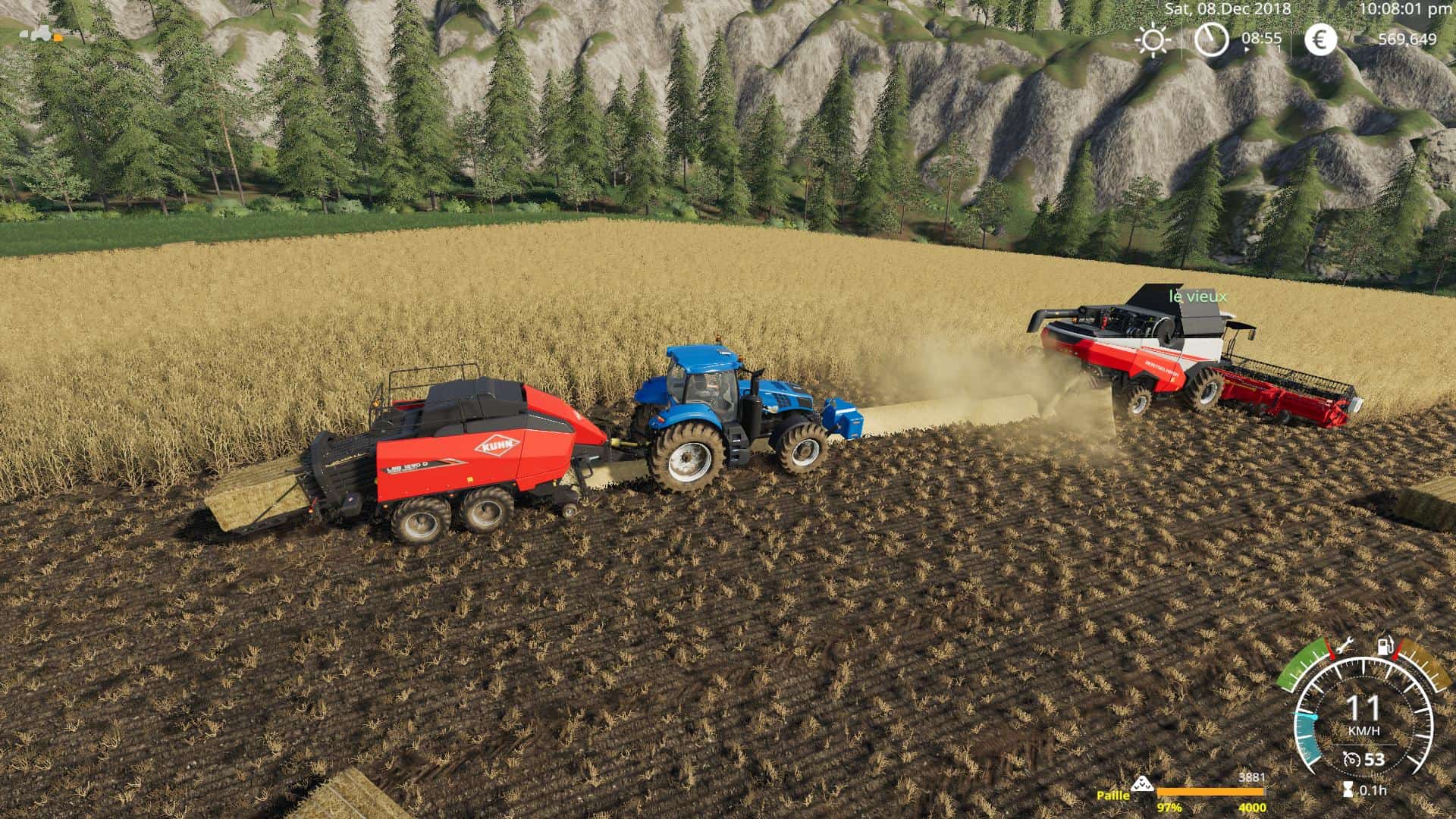Open the euro money icon

[1320, 39]
